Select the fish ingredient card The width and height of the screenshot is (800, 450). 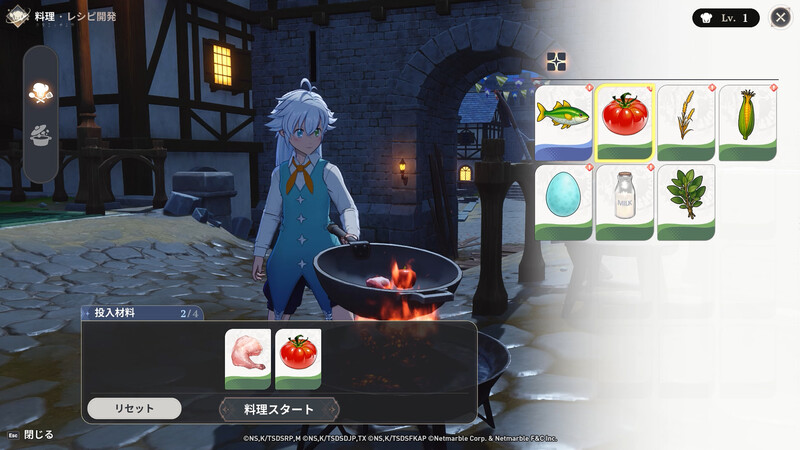(x=564, y=122)
